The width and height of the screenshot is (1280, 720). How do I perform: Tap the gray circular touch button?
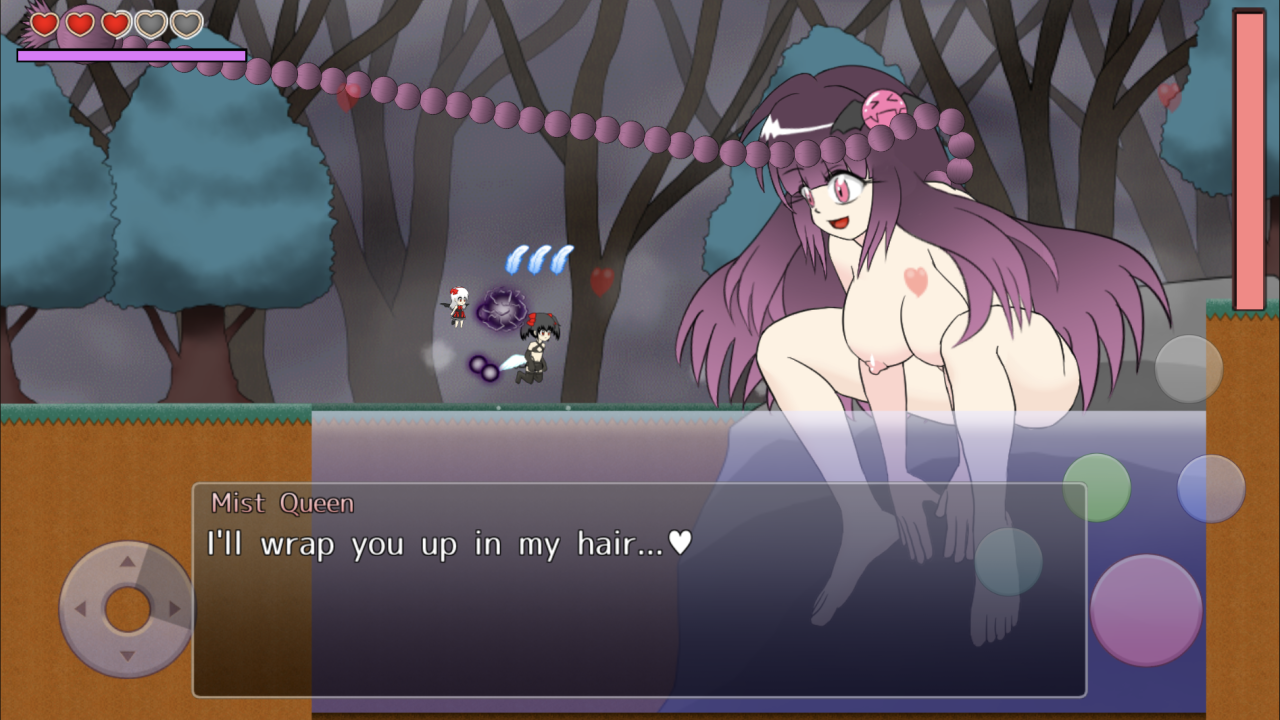(x=1189, y=369)
